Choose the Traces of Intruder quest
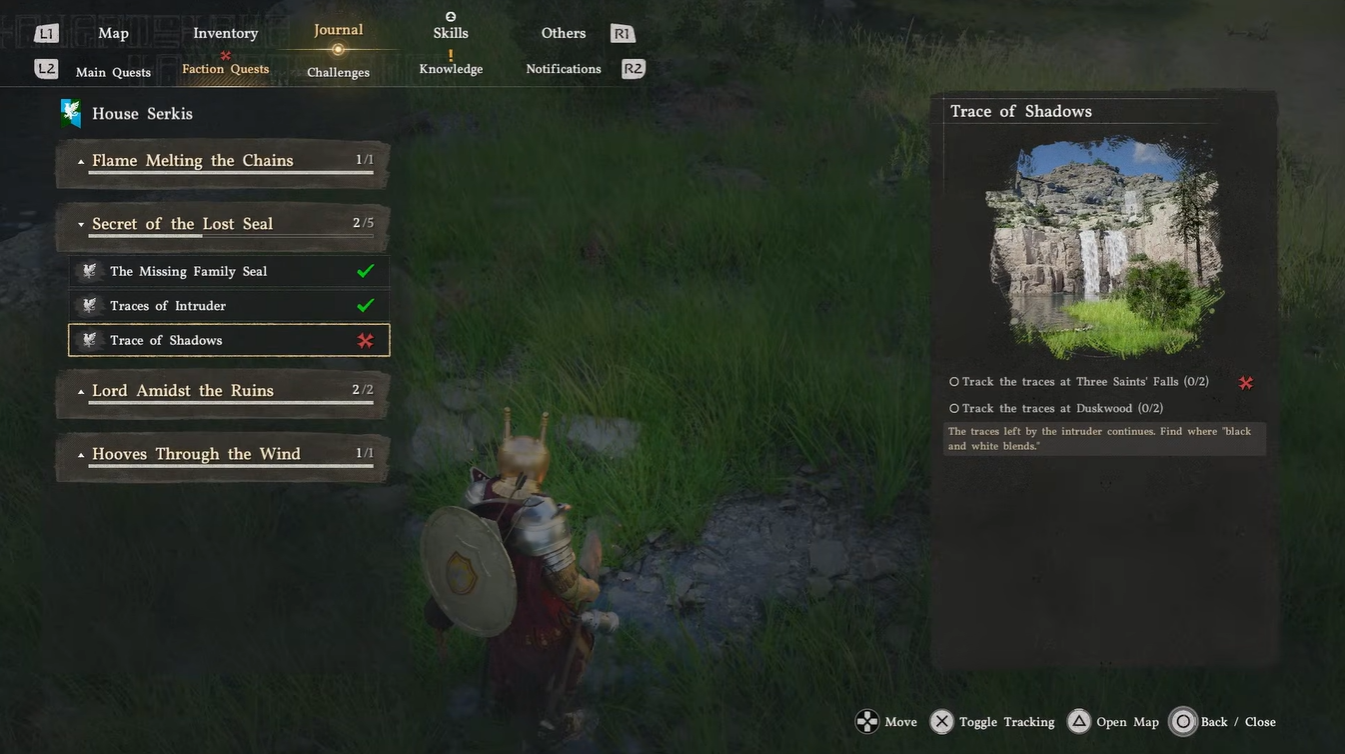Image resolution: width=1345 pixels, height=754 pixels. [229, 306]
